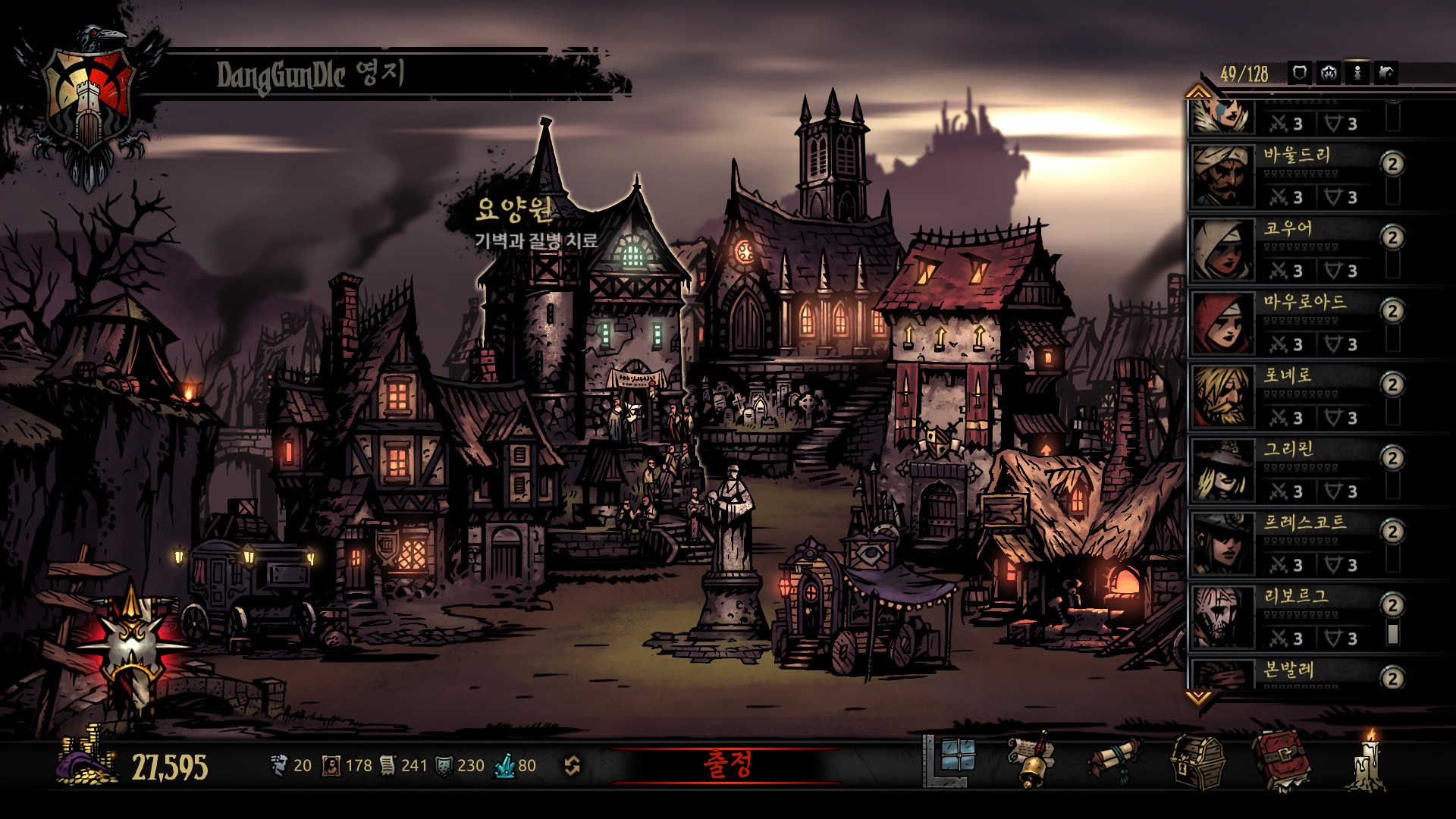Click the red 출정 embark button
1456x819 pixels.
726,764
